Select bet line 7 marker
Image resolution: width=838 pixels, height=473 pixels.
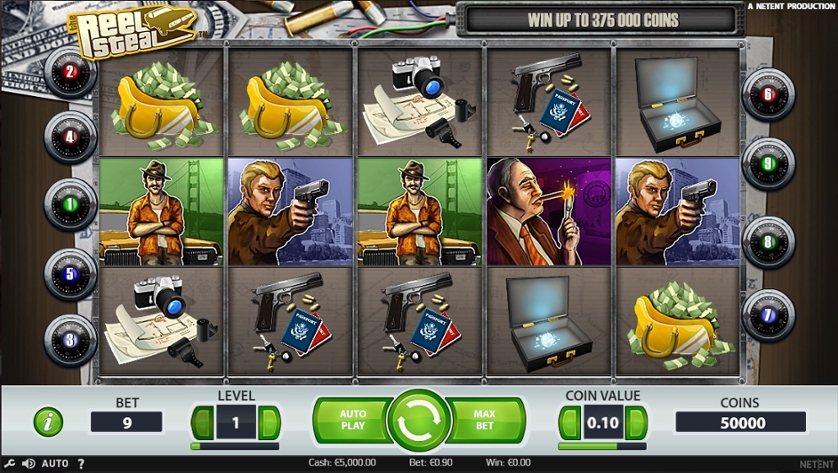coord(768,315)
